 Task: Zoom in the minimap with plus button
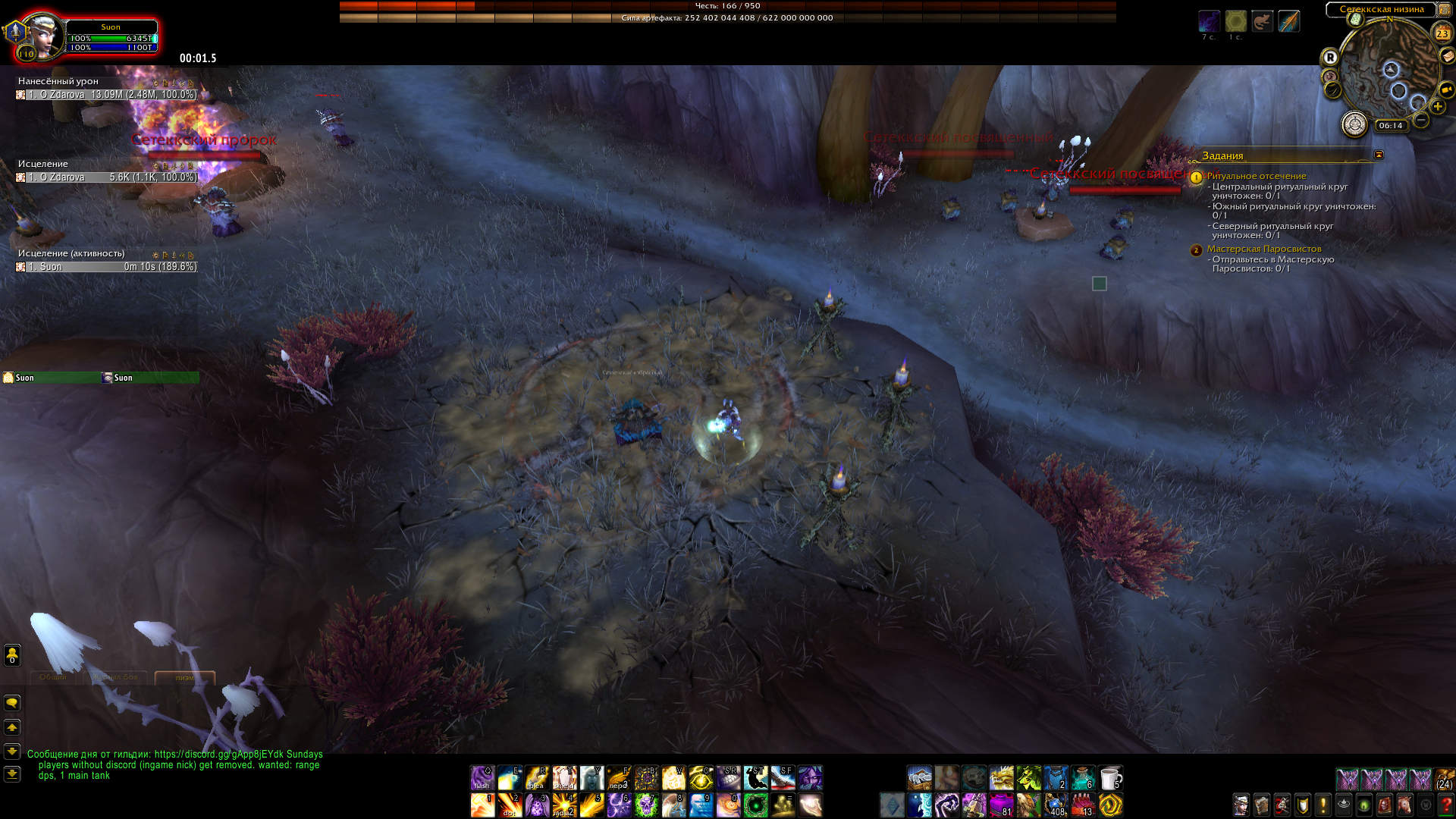(1437, 107)
